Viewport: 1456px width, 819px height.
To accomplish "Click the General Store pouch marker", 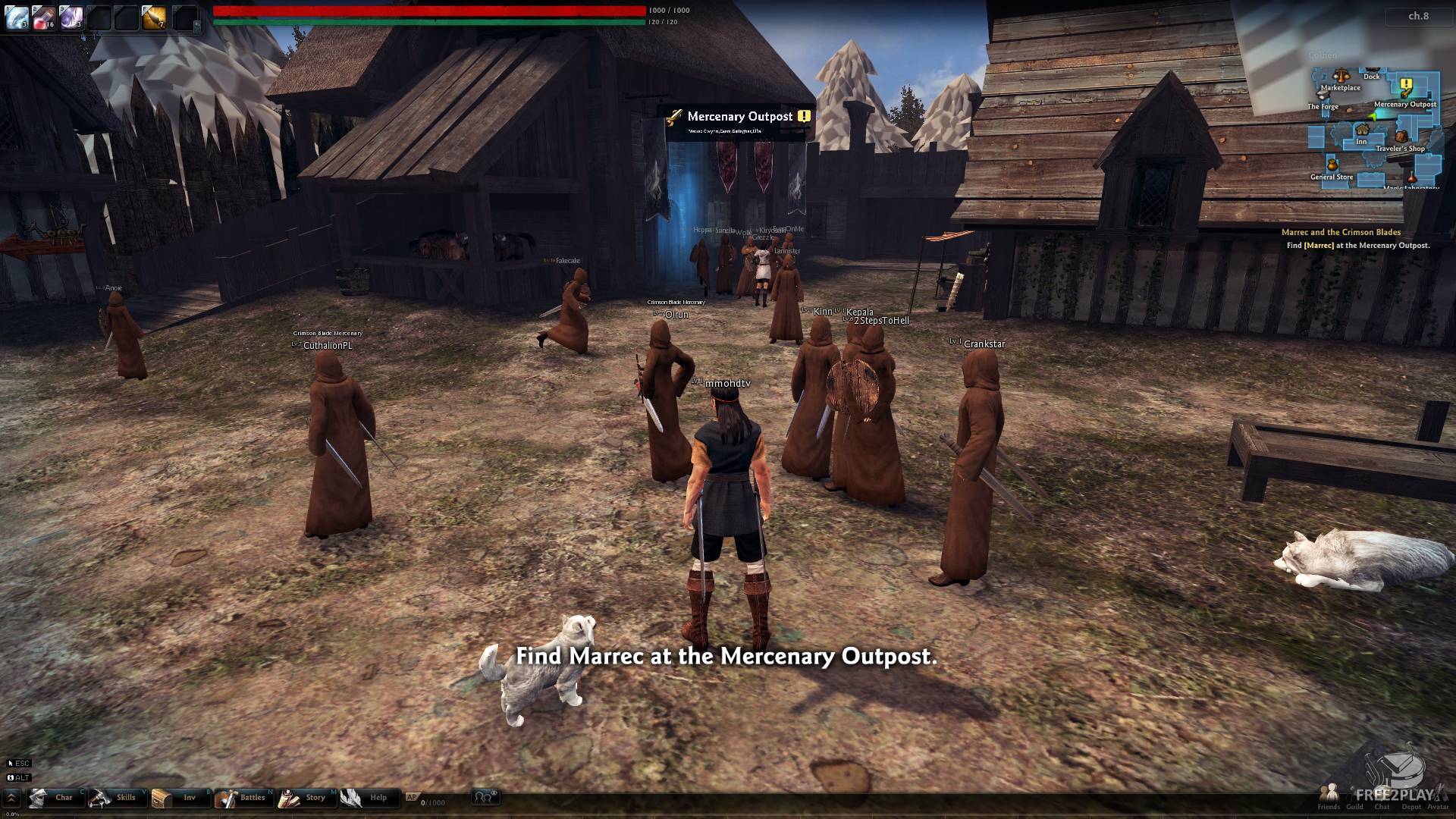I will pos(1332,165).
